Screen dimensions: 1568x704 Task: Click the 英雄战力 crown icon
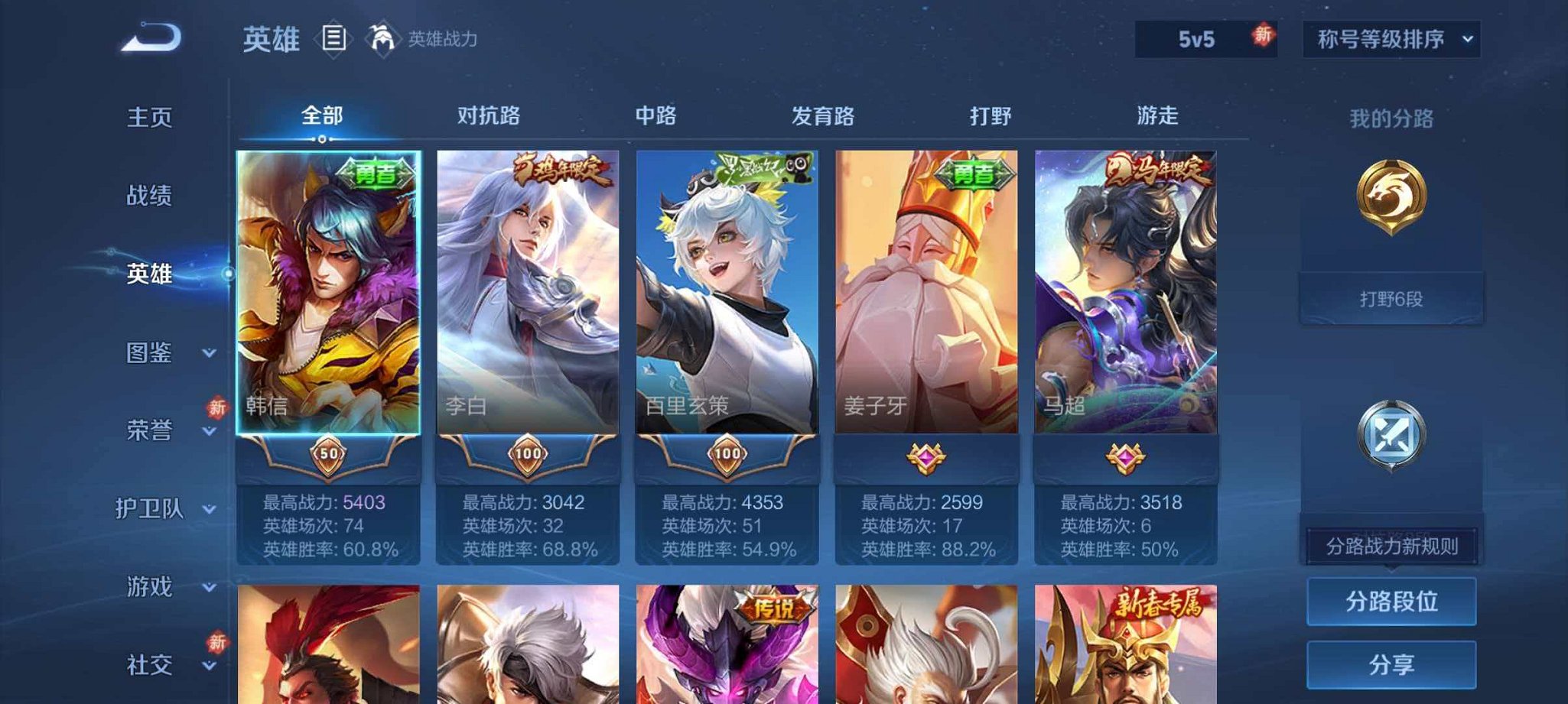coord(383,37)
